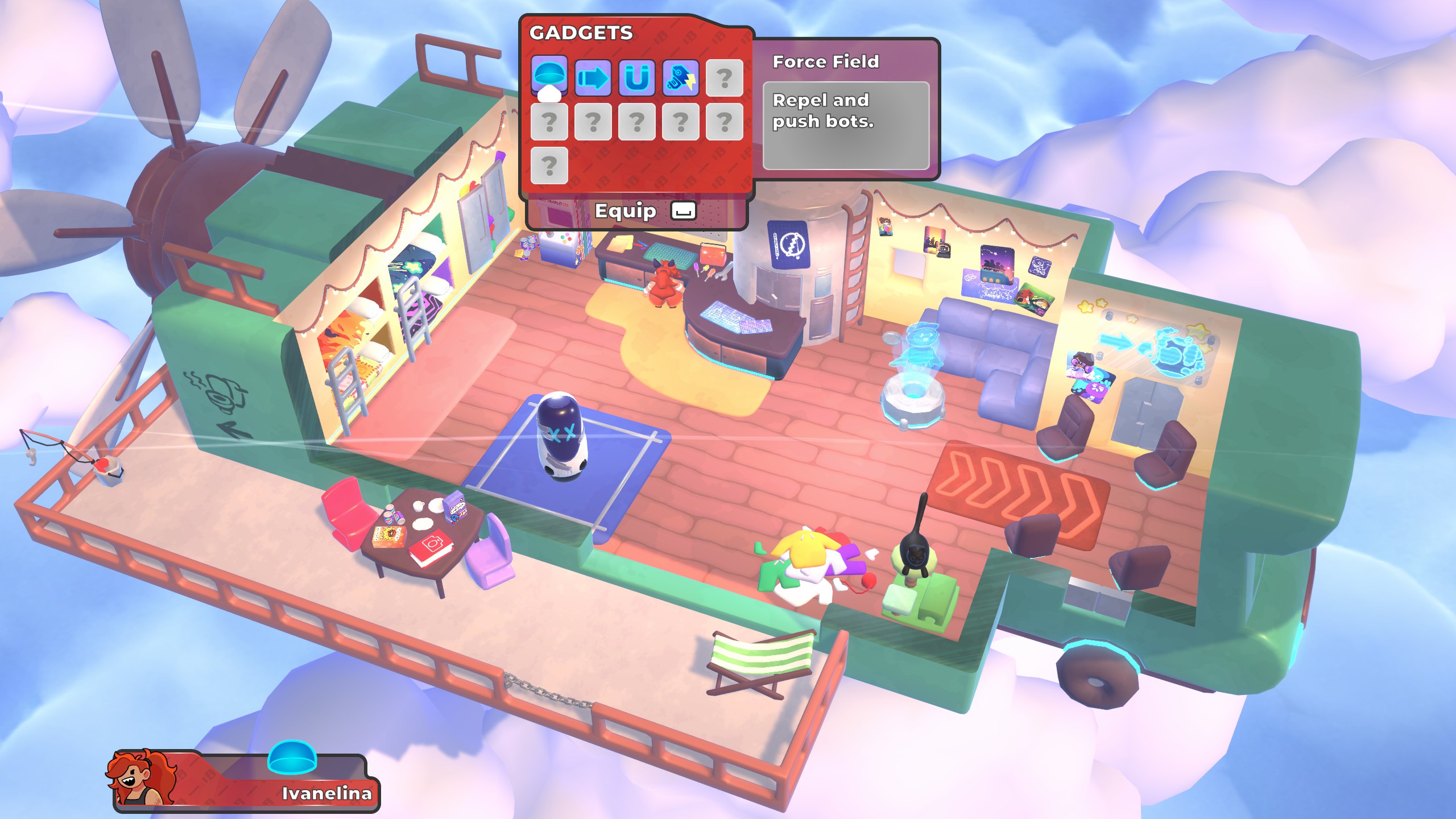Select the Force Field dome gadget
Screen dimensions: 1456x819
pos(549,76)
